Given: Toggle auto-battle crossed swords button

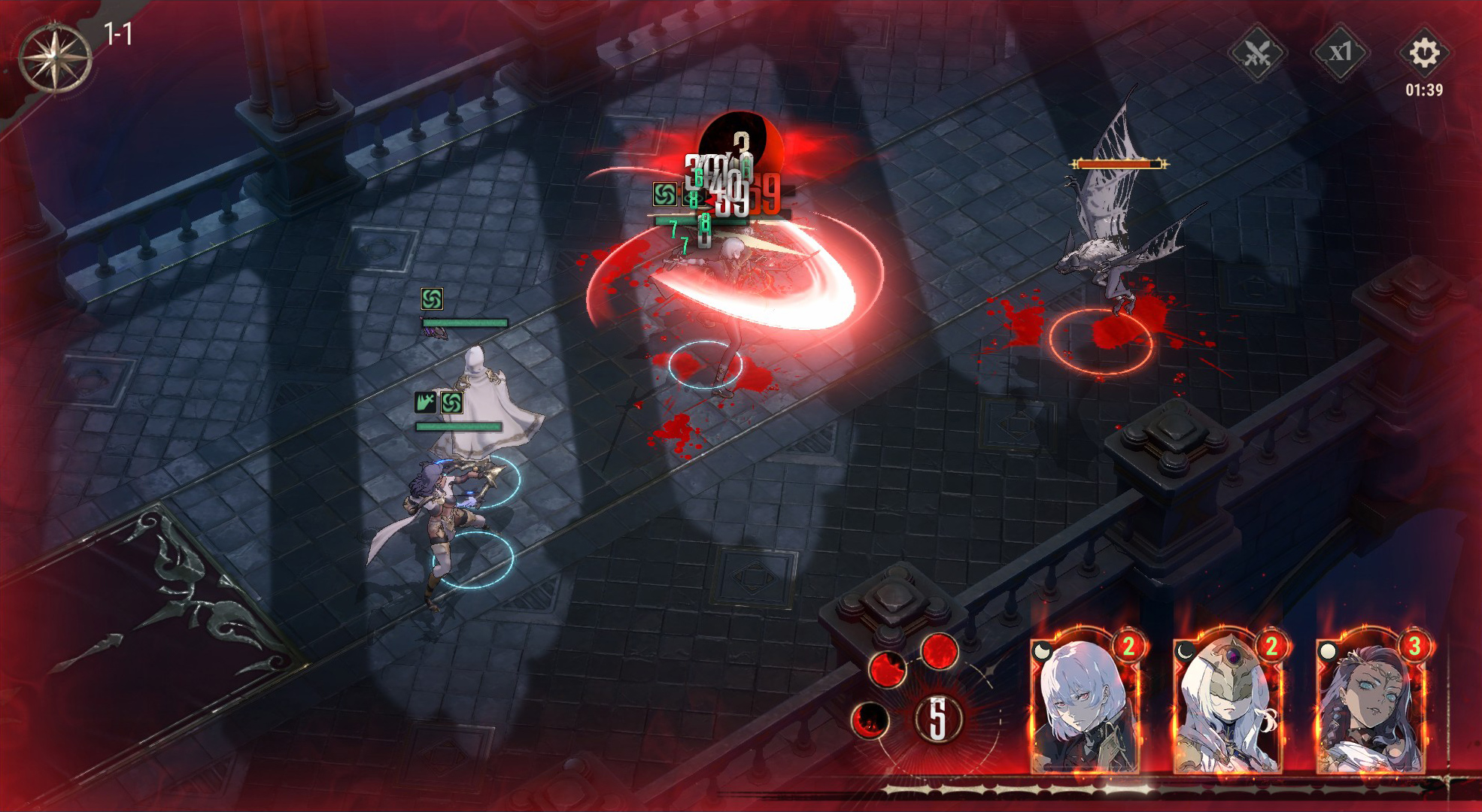Looking at the screenshot, I should click(x=1257, y=53).
